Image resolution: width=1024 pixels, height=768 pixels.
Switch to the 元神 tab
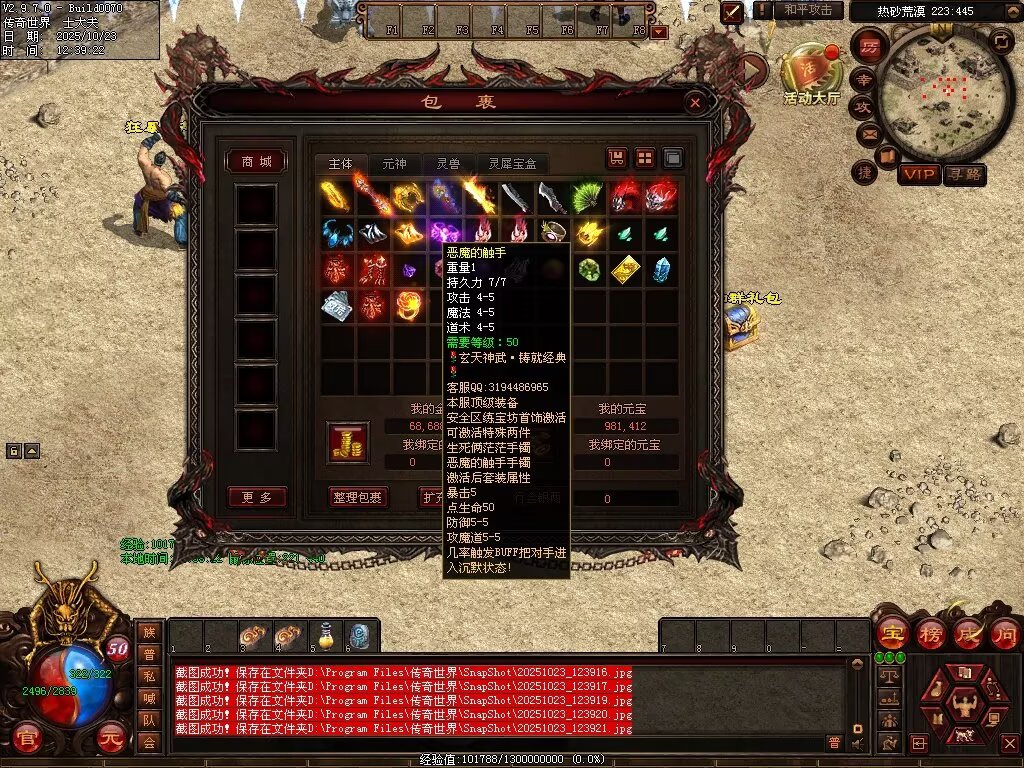(x=394, y=164)
